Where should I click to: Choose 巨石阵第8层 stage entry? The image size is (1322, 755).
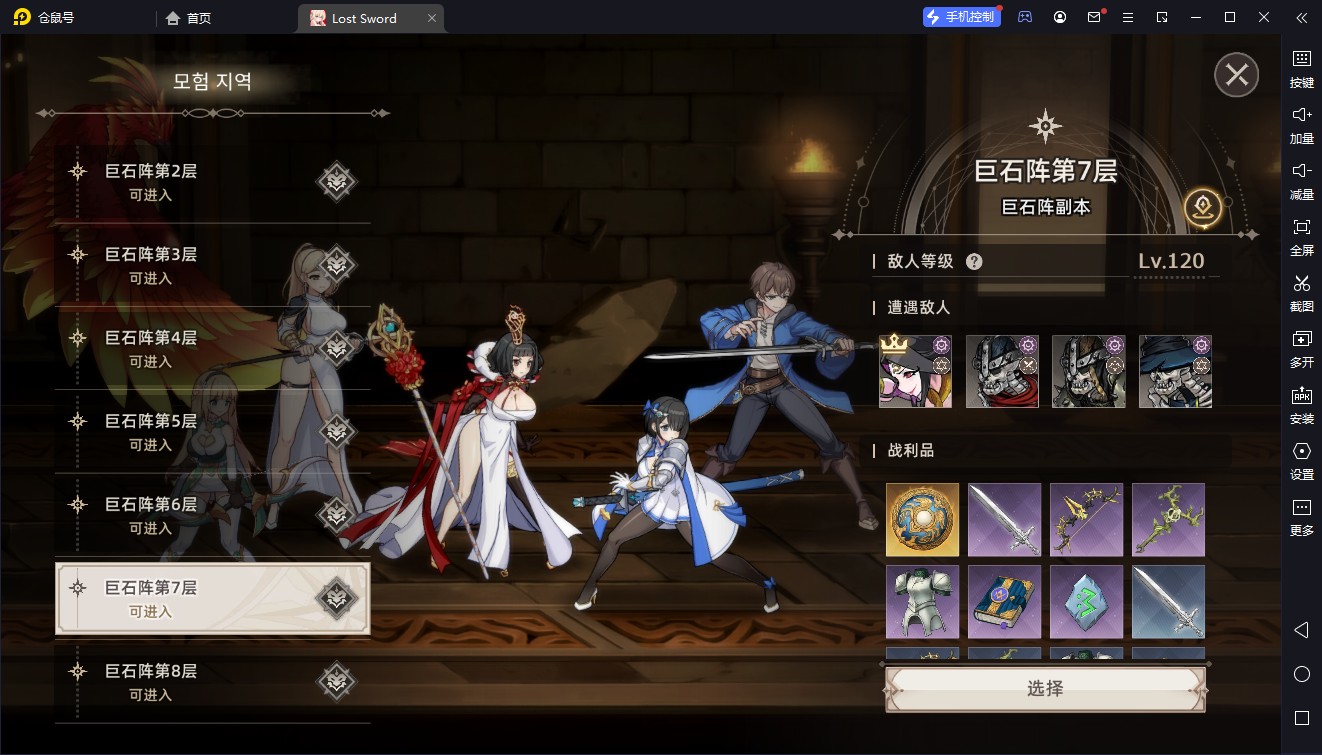212,681
